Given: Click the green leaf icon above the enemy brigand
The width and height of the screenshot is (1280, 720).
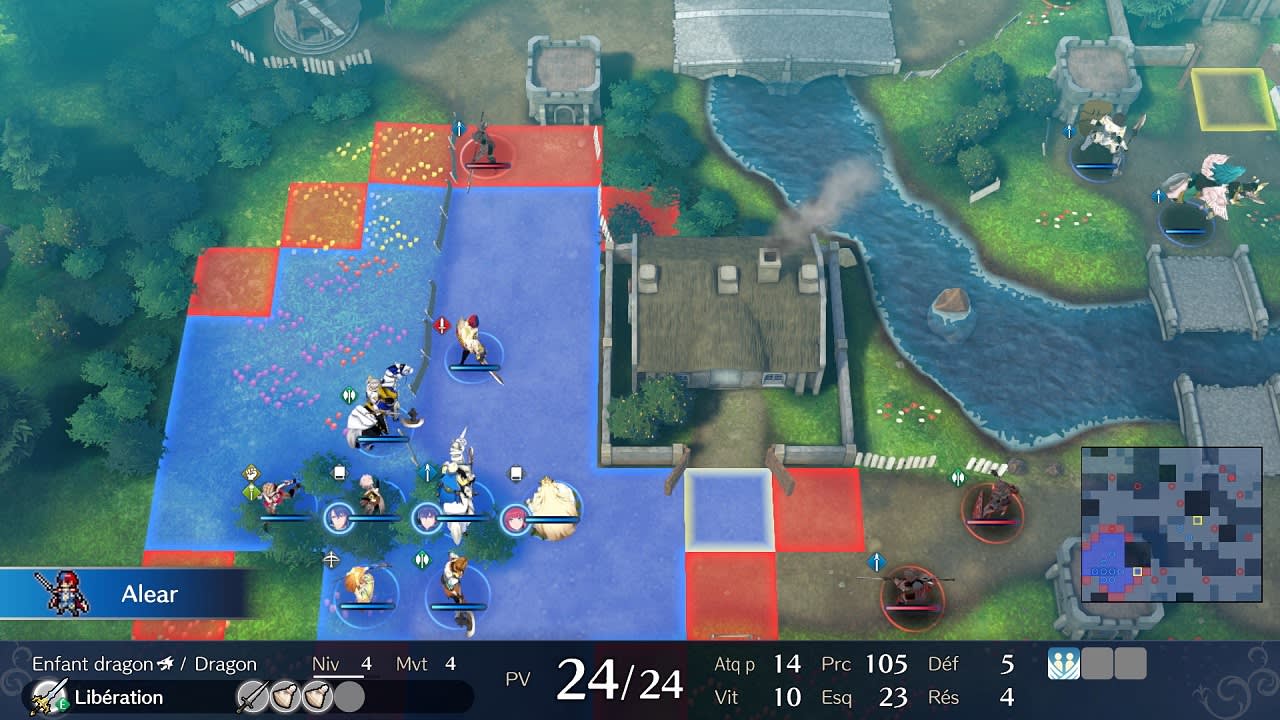Looking at the screenshot, I should point(958,476).
